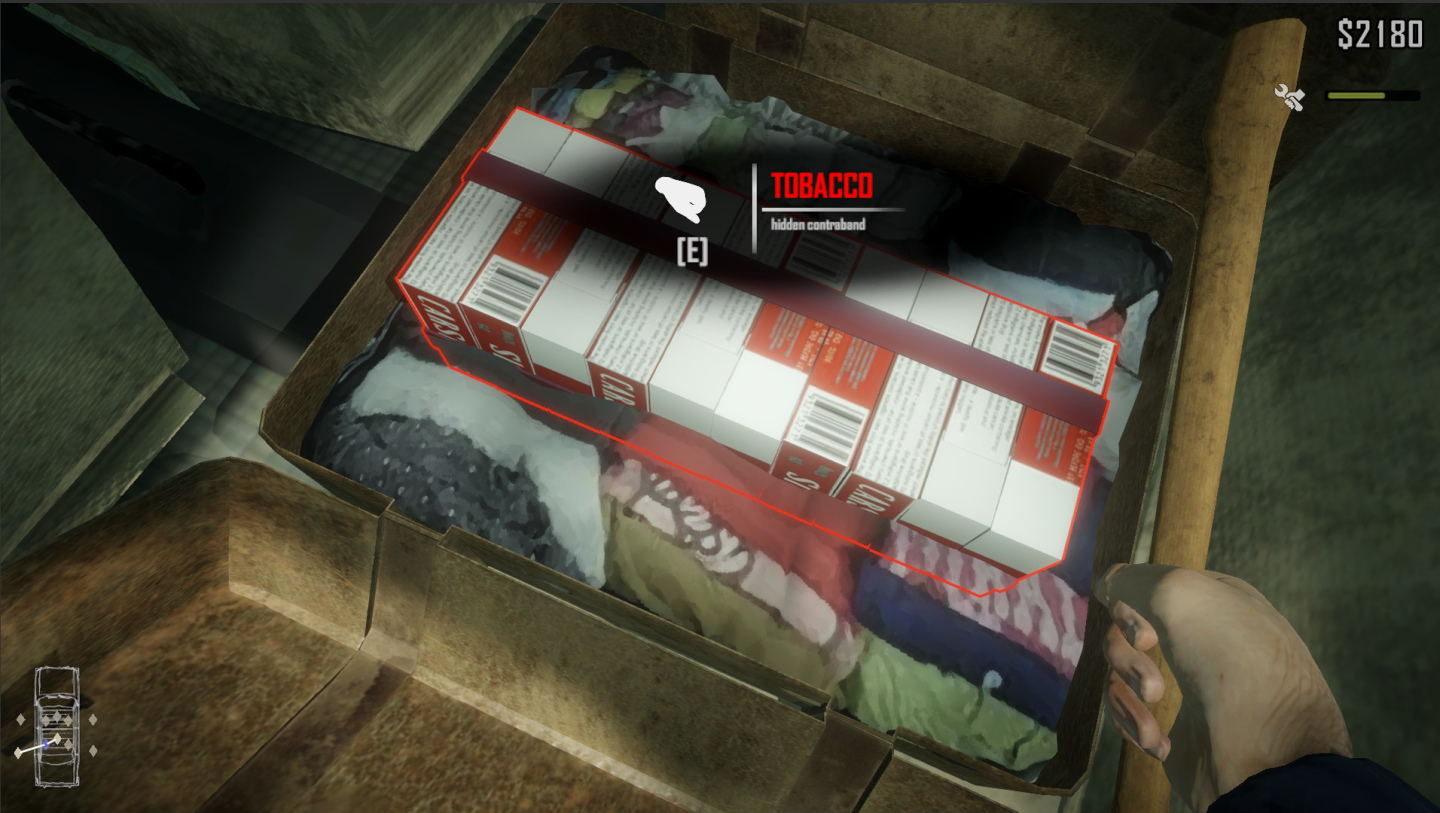Click the wrench repair tools icon
This screenshot has height=813, width=1440.
coord(1290,95)
